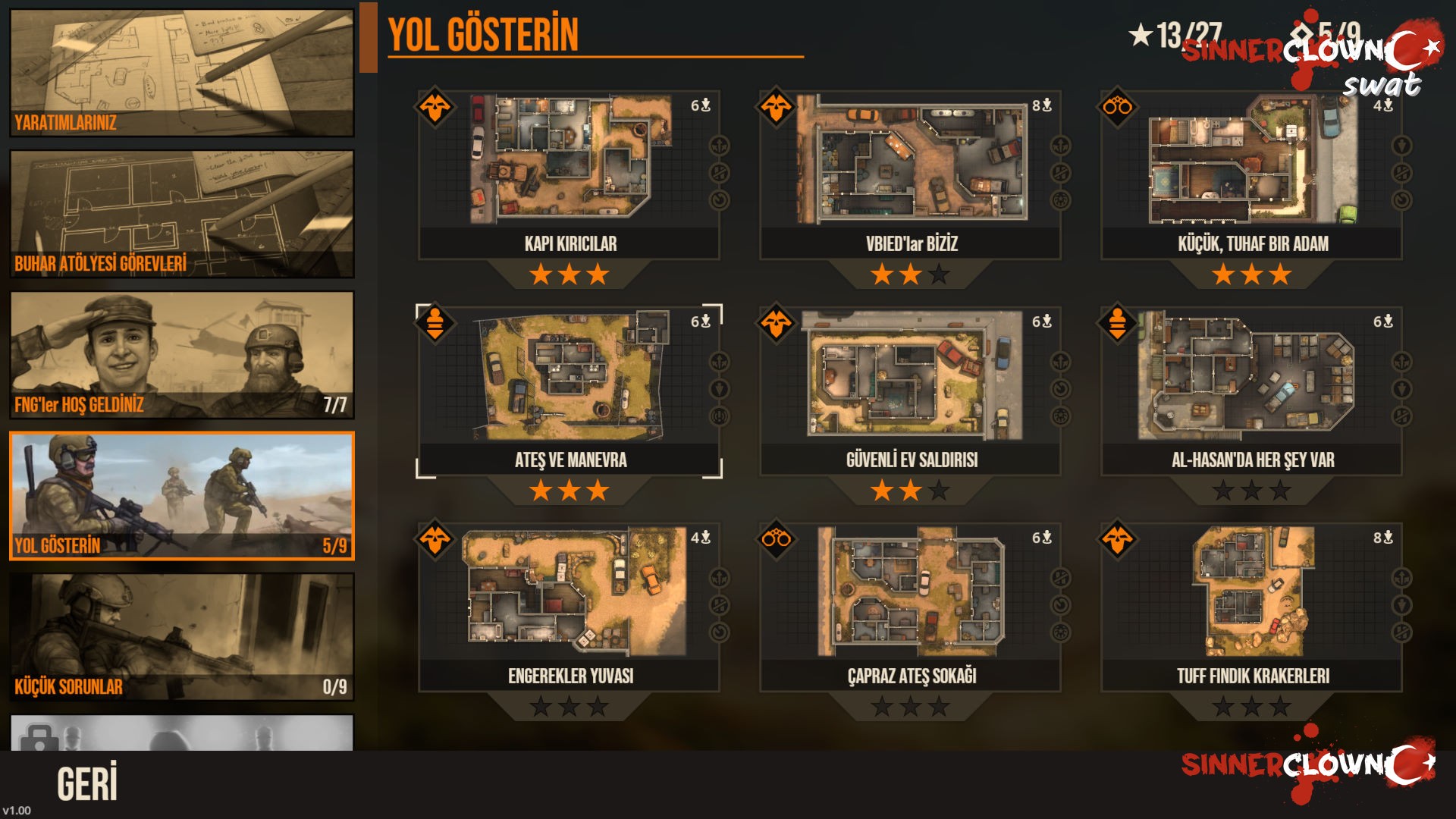
Task: Select the ÇAPRAZ ATEŞ SOKAĞI mission
Action: 910,607
